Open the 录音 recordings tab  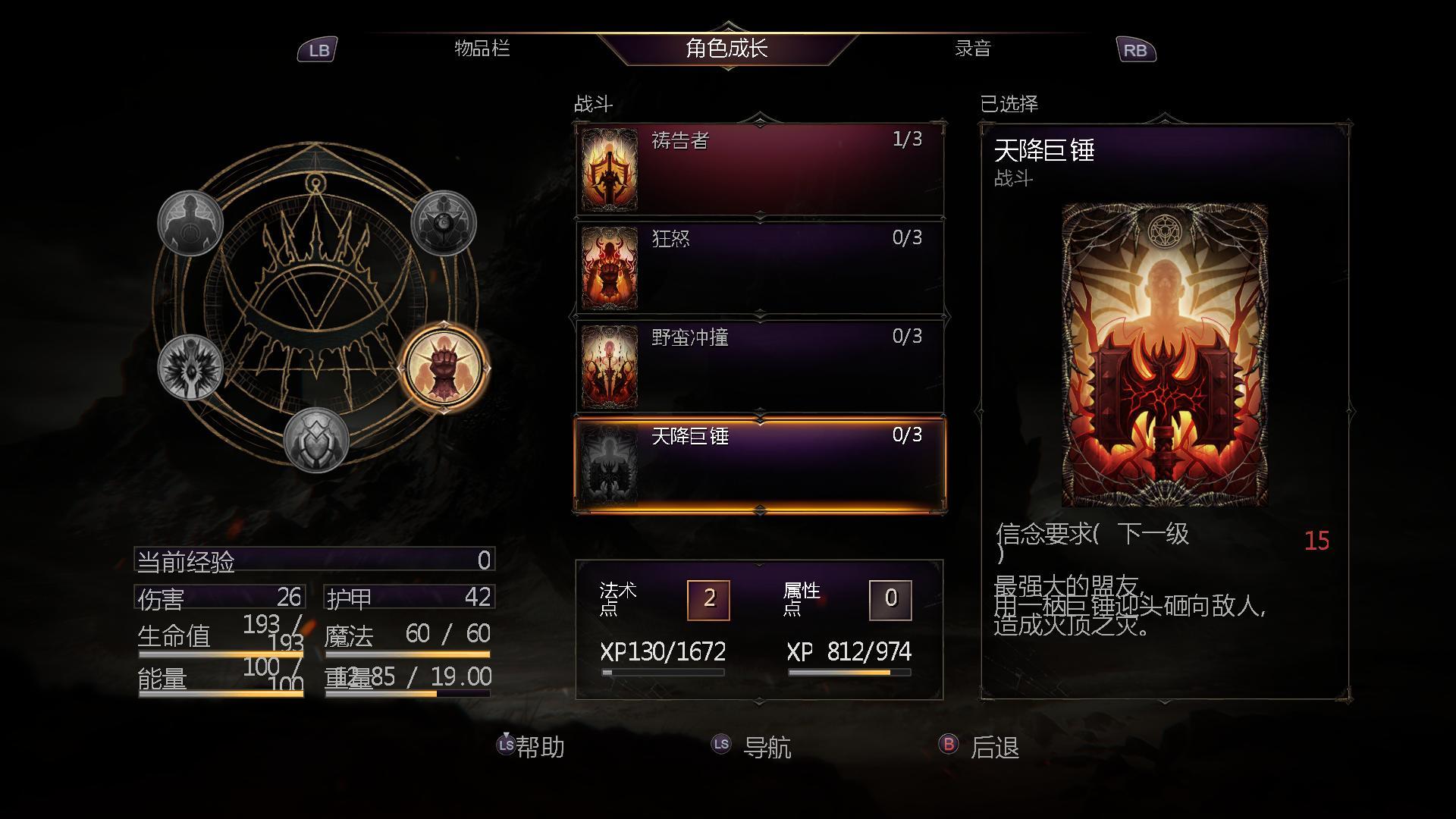coord(972,49)
